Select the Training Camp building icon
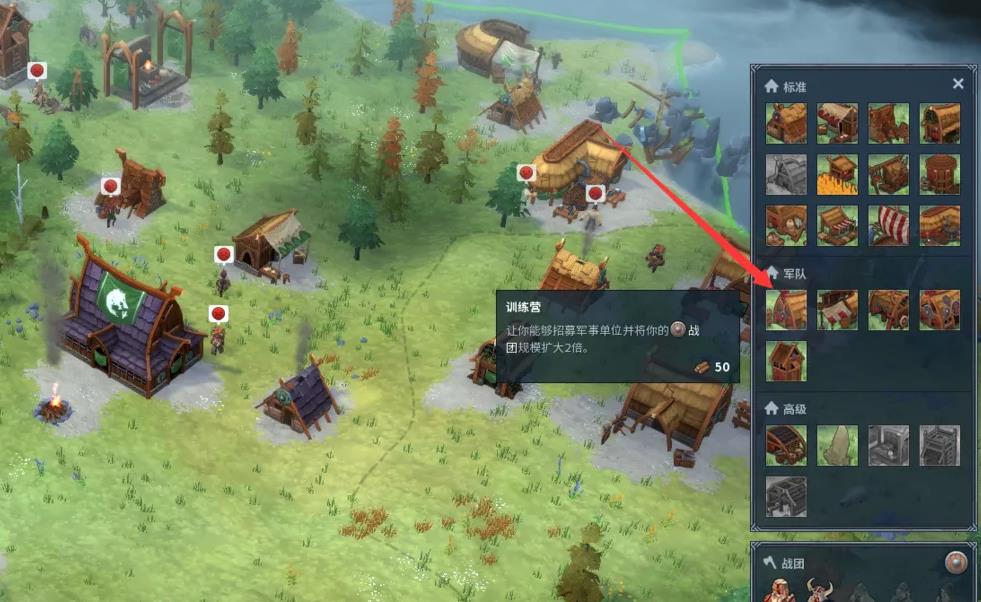 pos(786,310)
